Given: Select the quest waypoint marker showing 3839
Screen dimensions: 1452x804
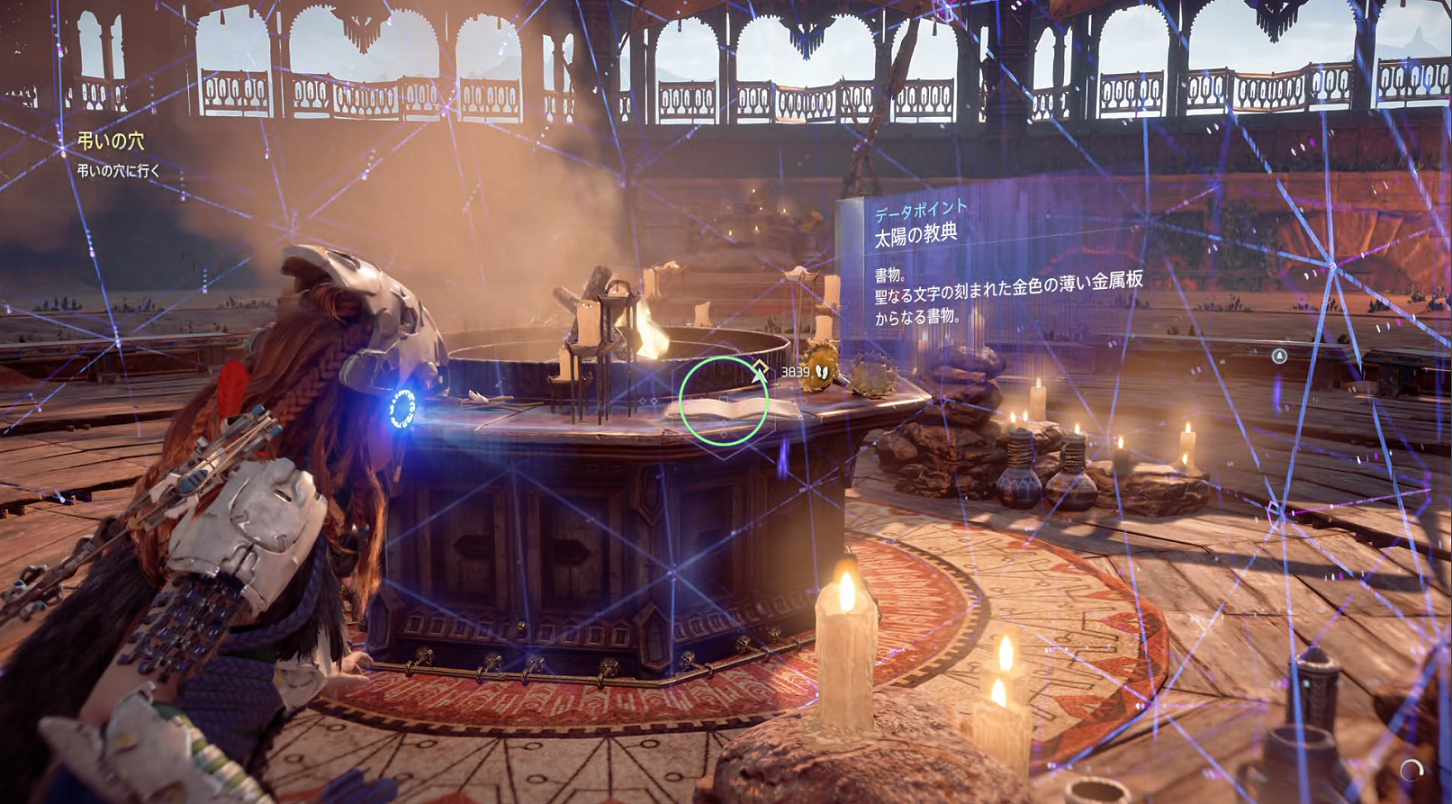Looking at the screenshot, I should pyautogui.click(x=761, y=370).
